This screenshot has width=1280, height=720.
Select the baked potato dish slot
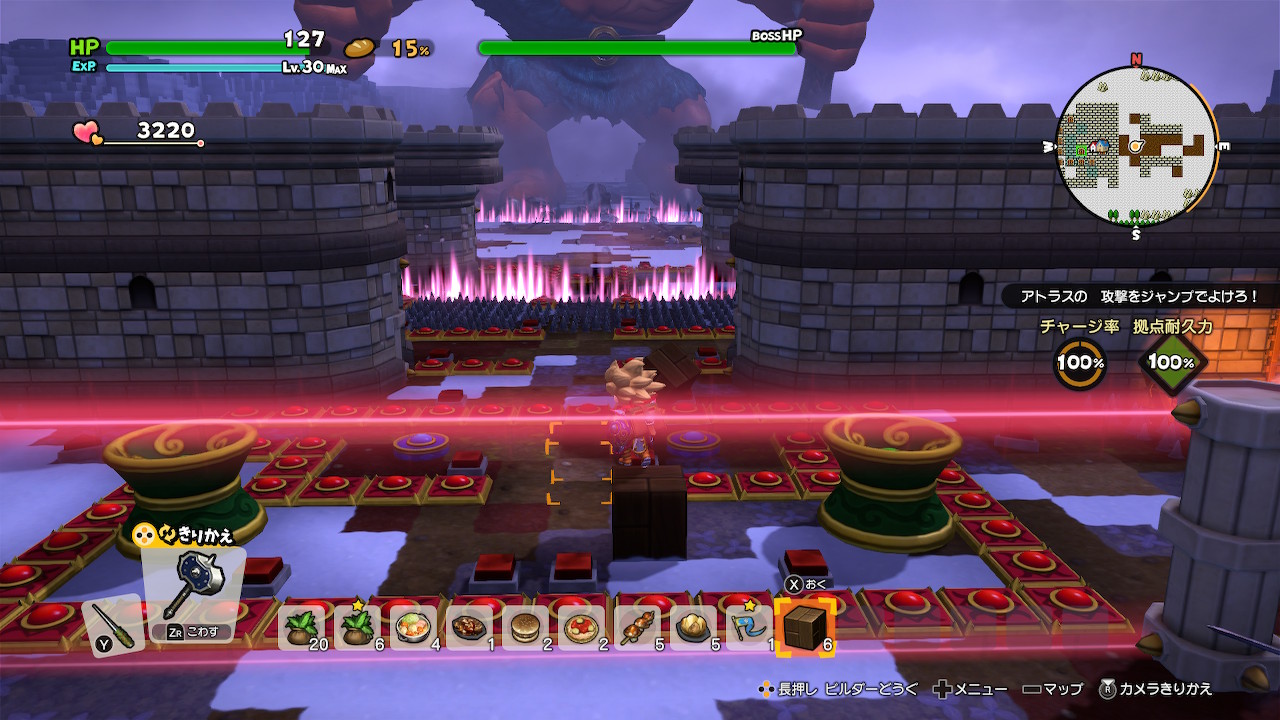tap(693, 628)
